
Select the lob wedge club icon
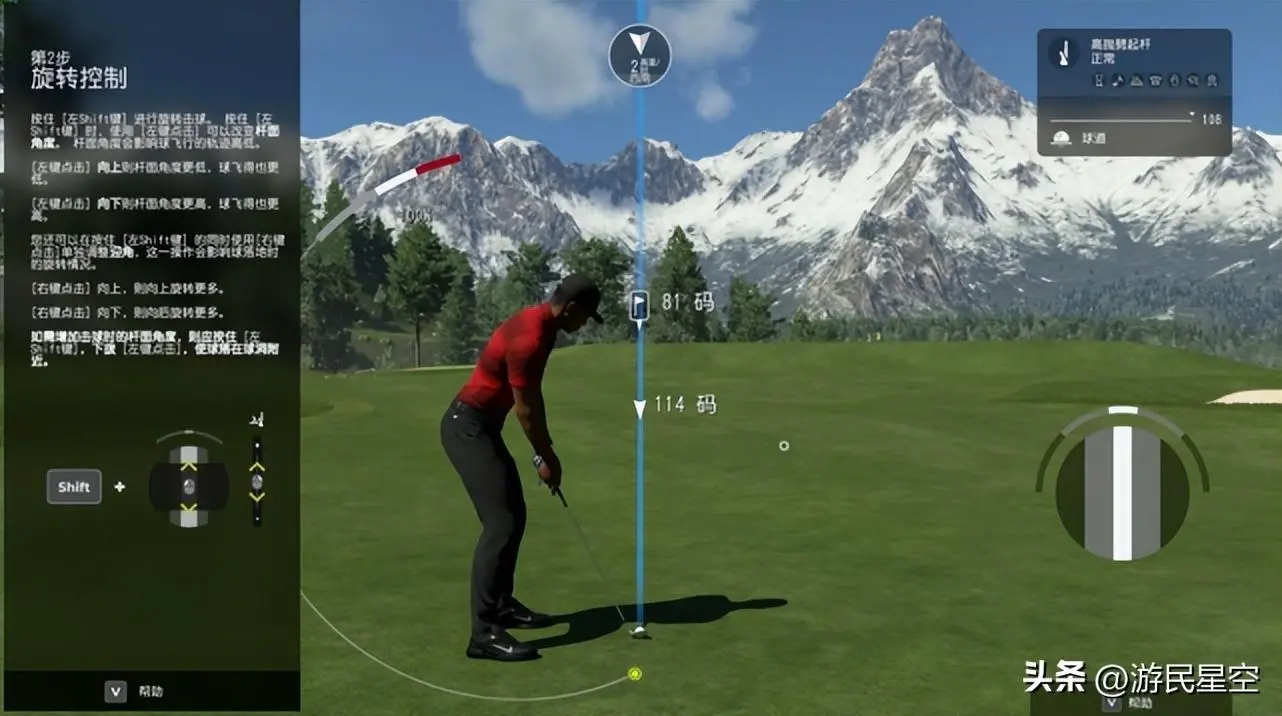click(1066, 53)
